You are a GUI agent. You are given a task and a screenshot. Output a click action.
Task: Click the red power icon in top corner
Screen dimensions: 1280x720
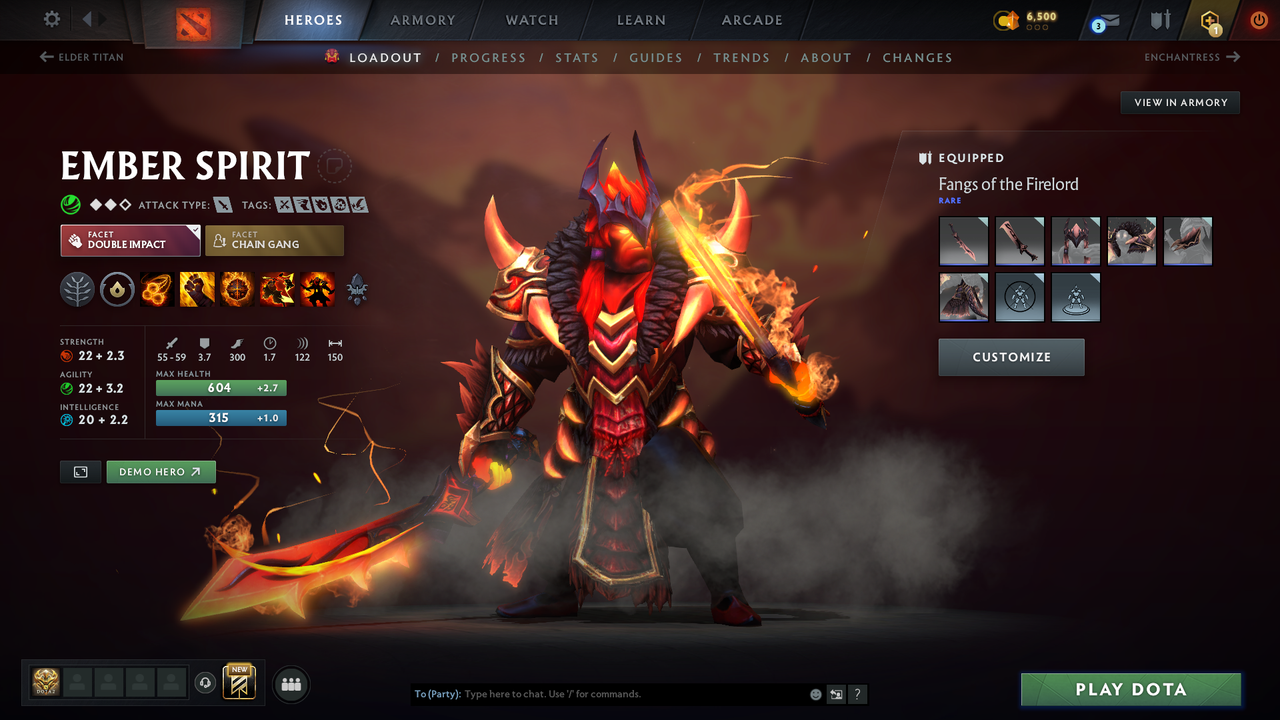(1258, 20)
